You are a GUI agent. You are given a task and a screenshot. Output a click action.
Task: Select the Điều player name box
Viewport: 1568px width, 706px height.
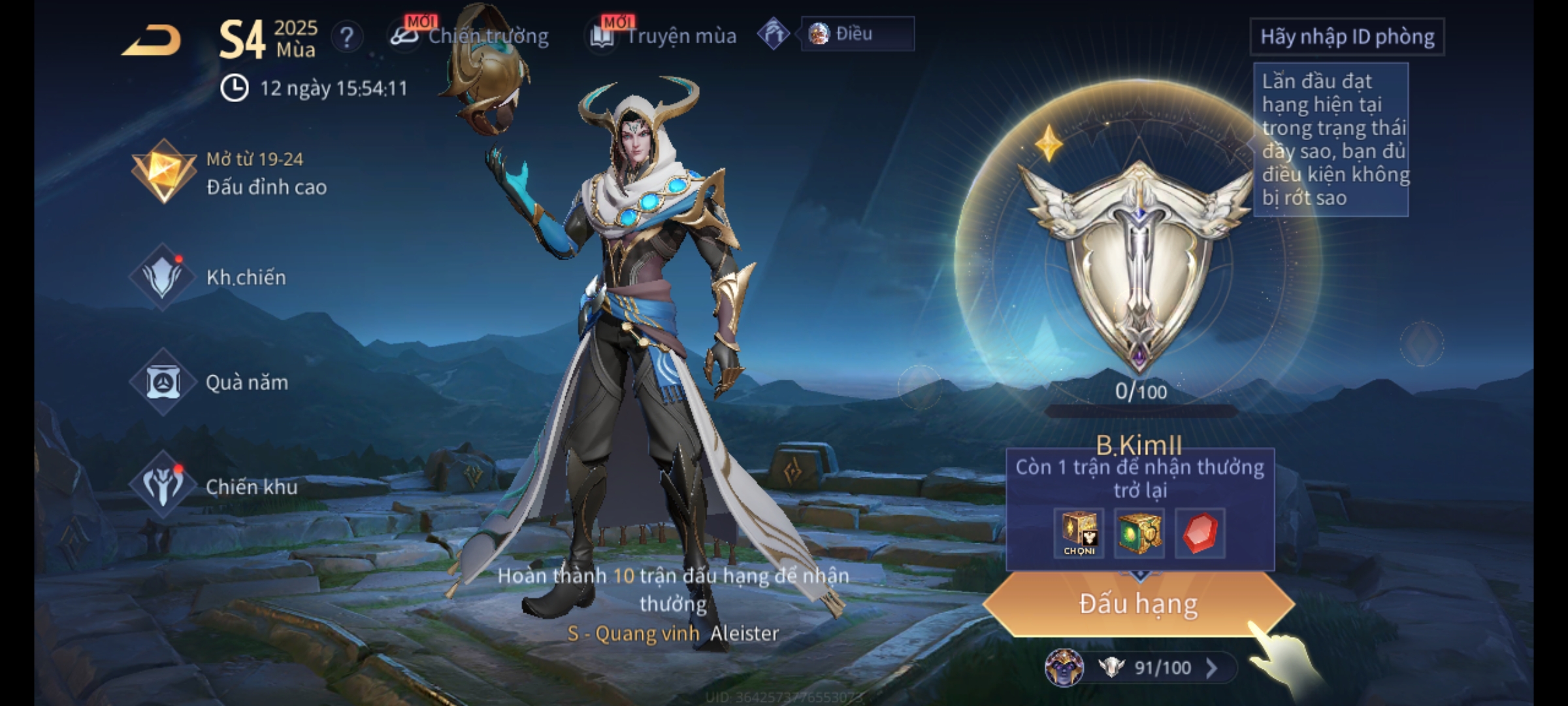[x=857, y=34]
